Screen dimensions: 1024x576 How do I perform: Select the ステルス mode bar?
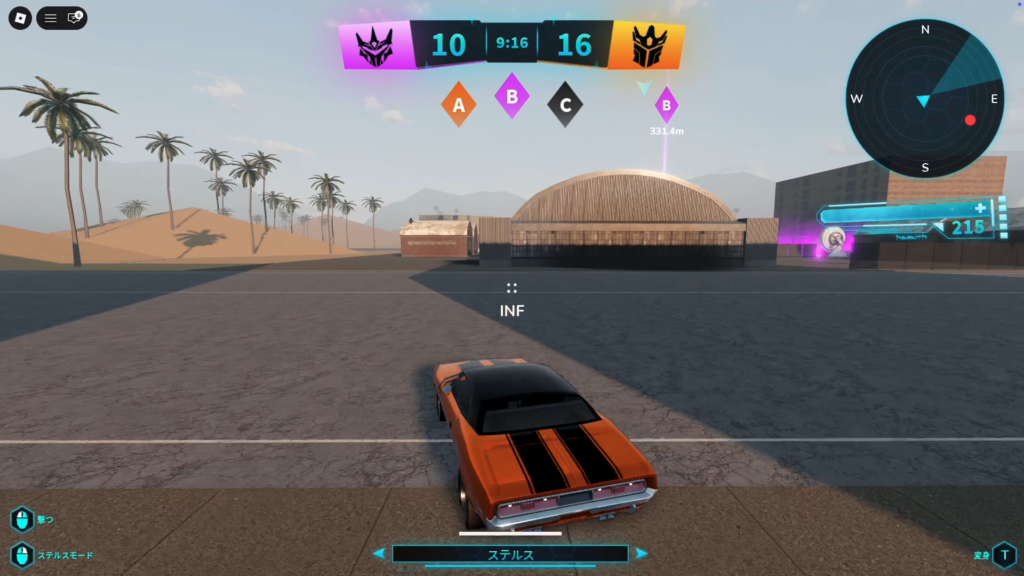510,553
